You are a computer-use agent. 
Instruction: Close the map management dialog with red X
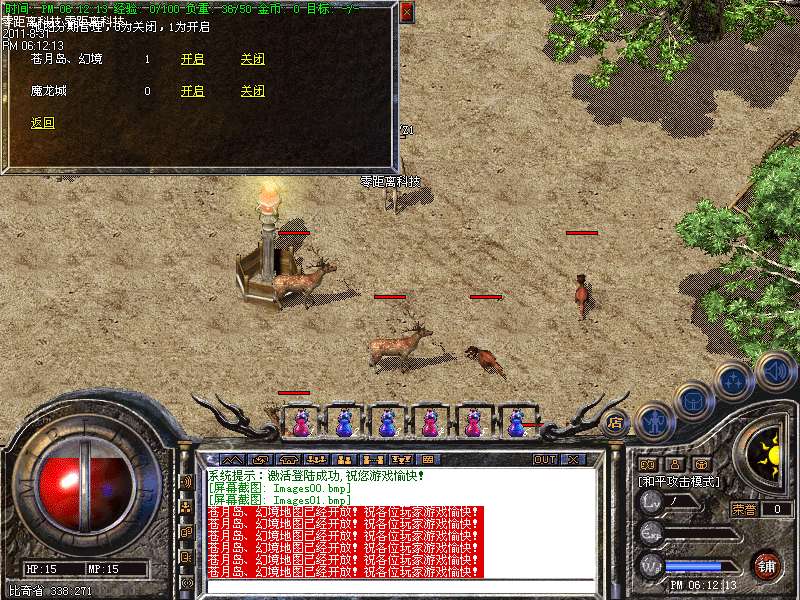[x=406, y=13]
